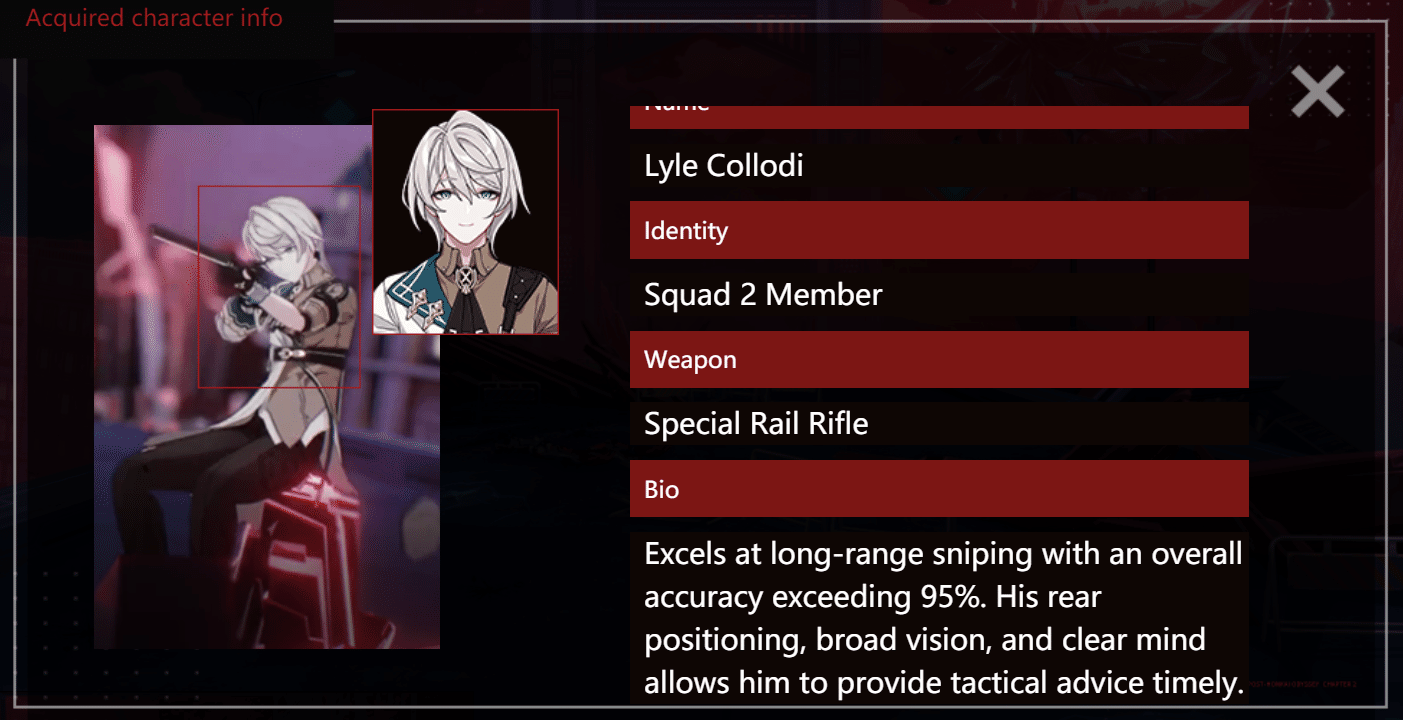Viewport: 1403px width, 720px height.
Task: Click the red focus frame on the character
Action: pyautogui.click(x=281, y=285)
